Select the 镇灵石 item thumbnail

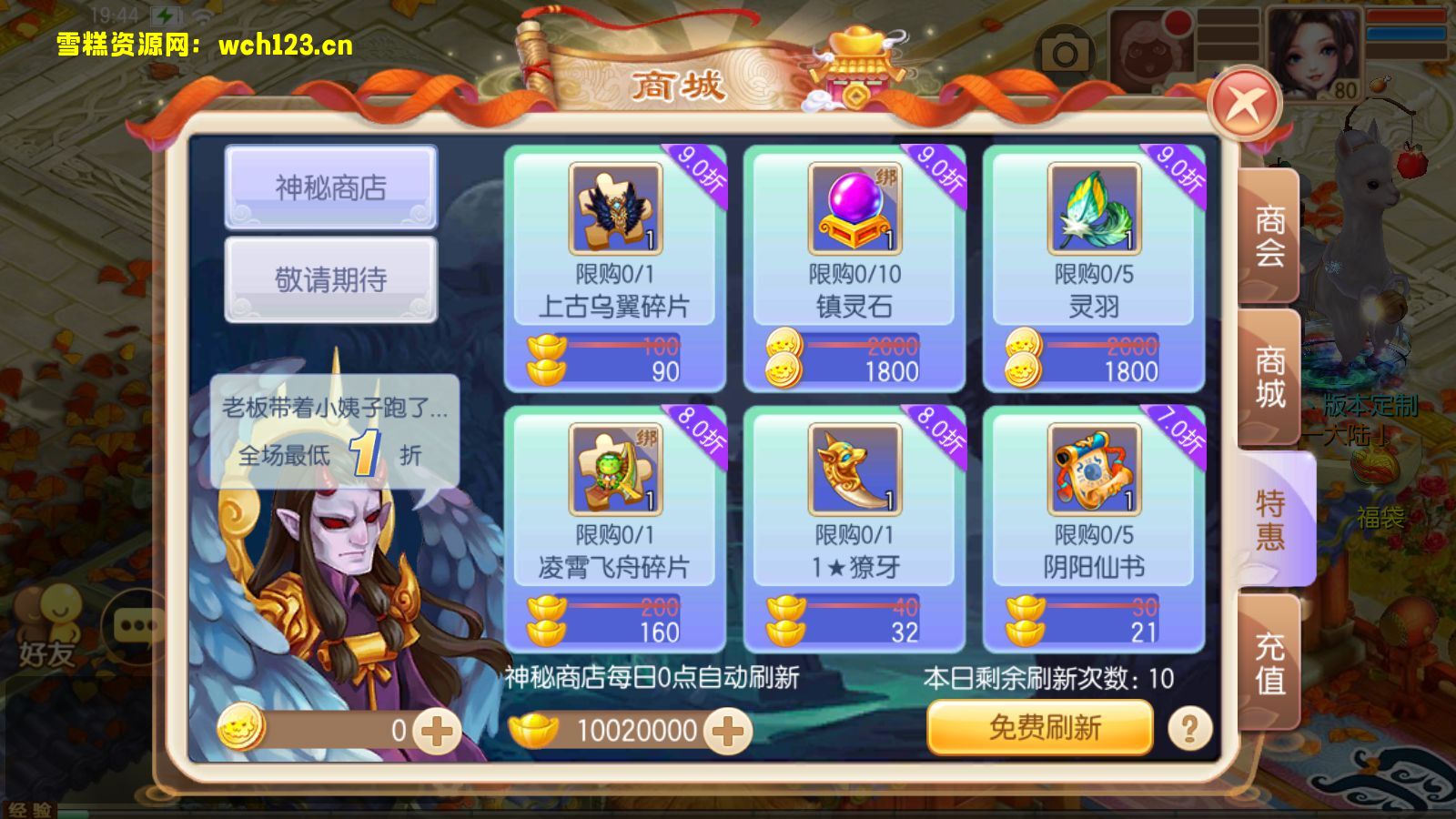(x=854, y=207)
